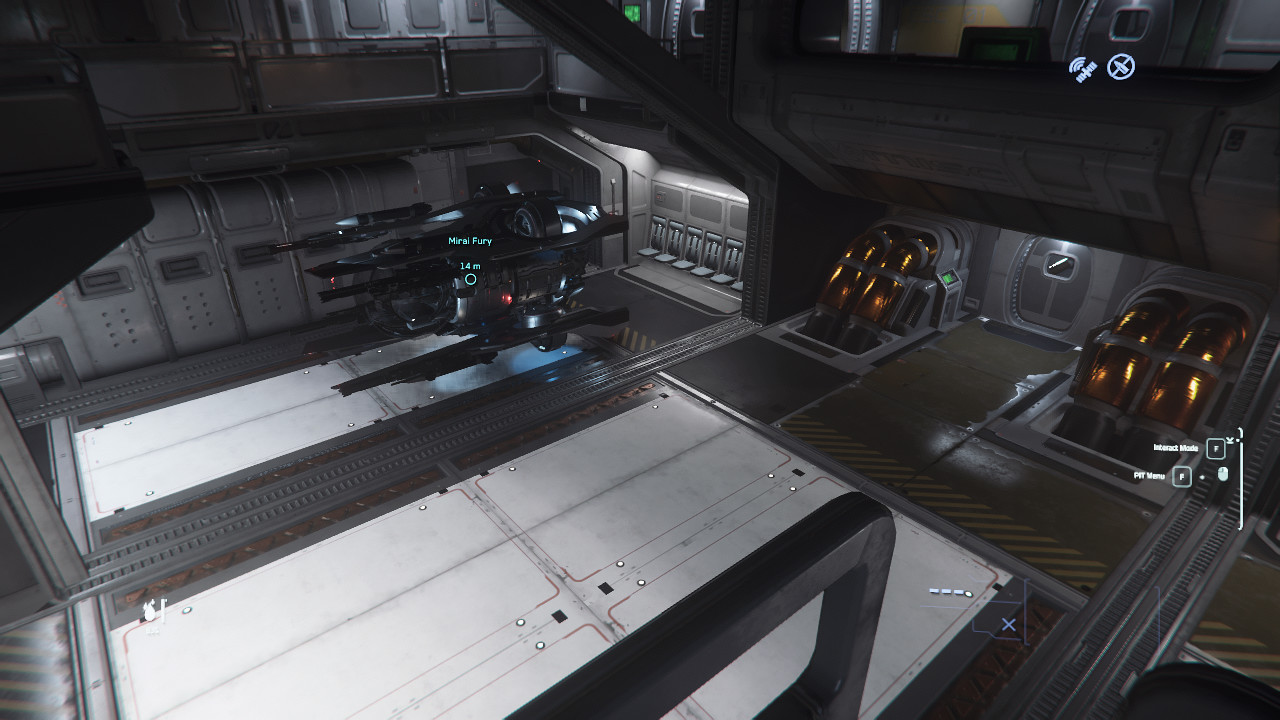The image size is (1280, 720).
Task: Click the crossed-out bullet icon
Action: click(1121, 67)
